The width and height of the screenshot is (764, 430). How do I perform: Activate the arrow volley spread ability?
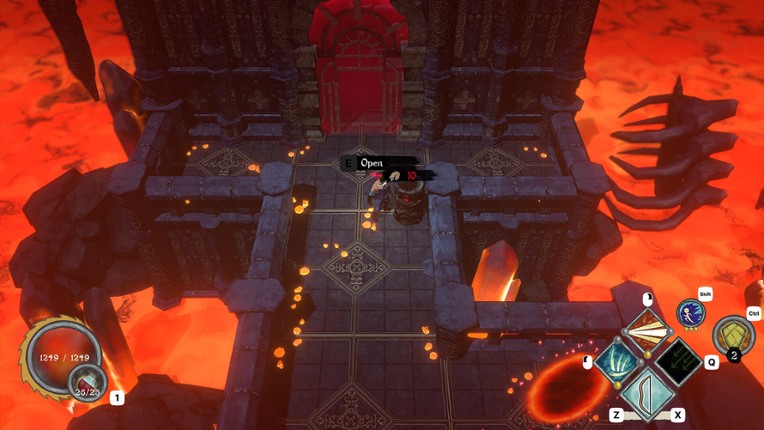pos(647,329)
